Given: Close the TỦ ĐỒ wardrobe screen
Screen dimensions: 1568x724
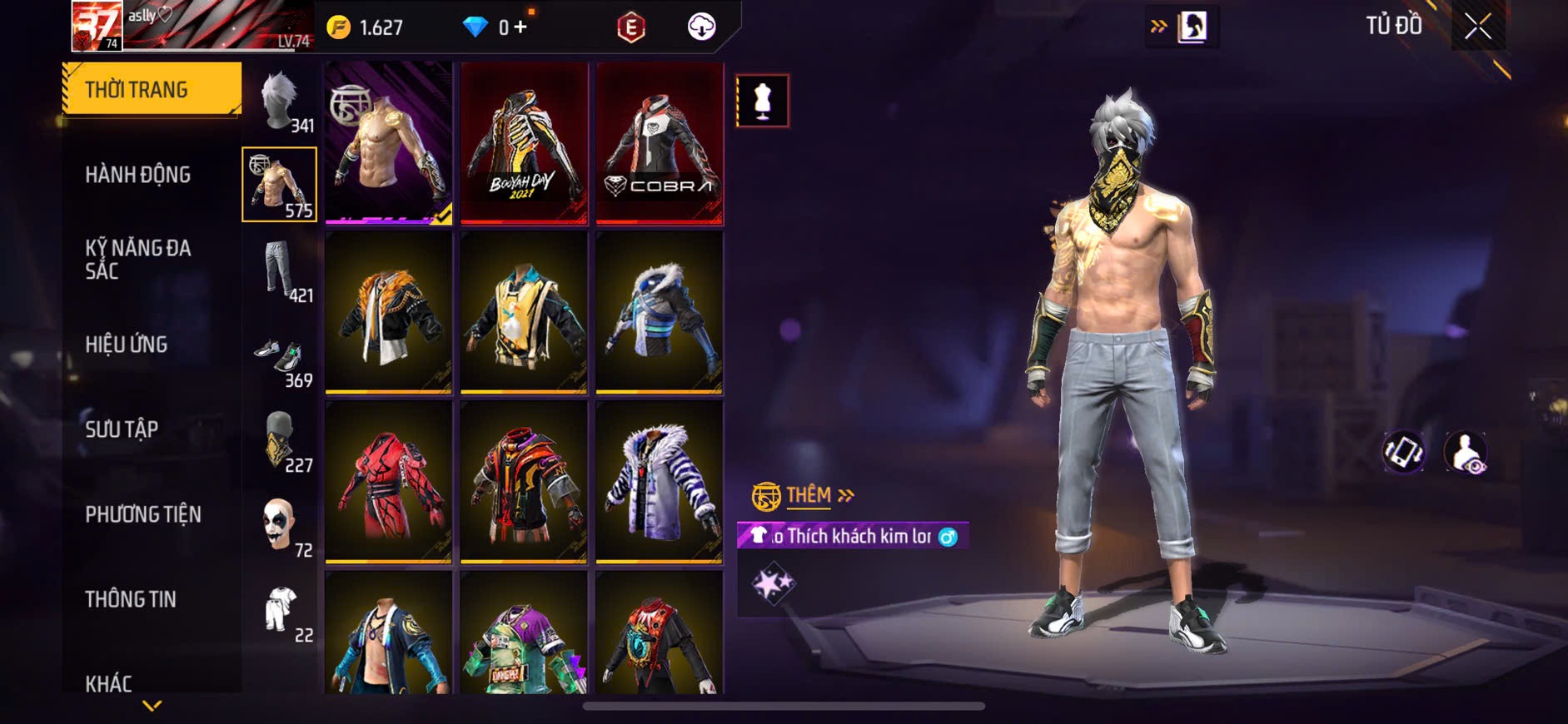Looking at the screenshot, I should [1478, 27].
